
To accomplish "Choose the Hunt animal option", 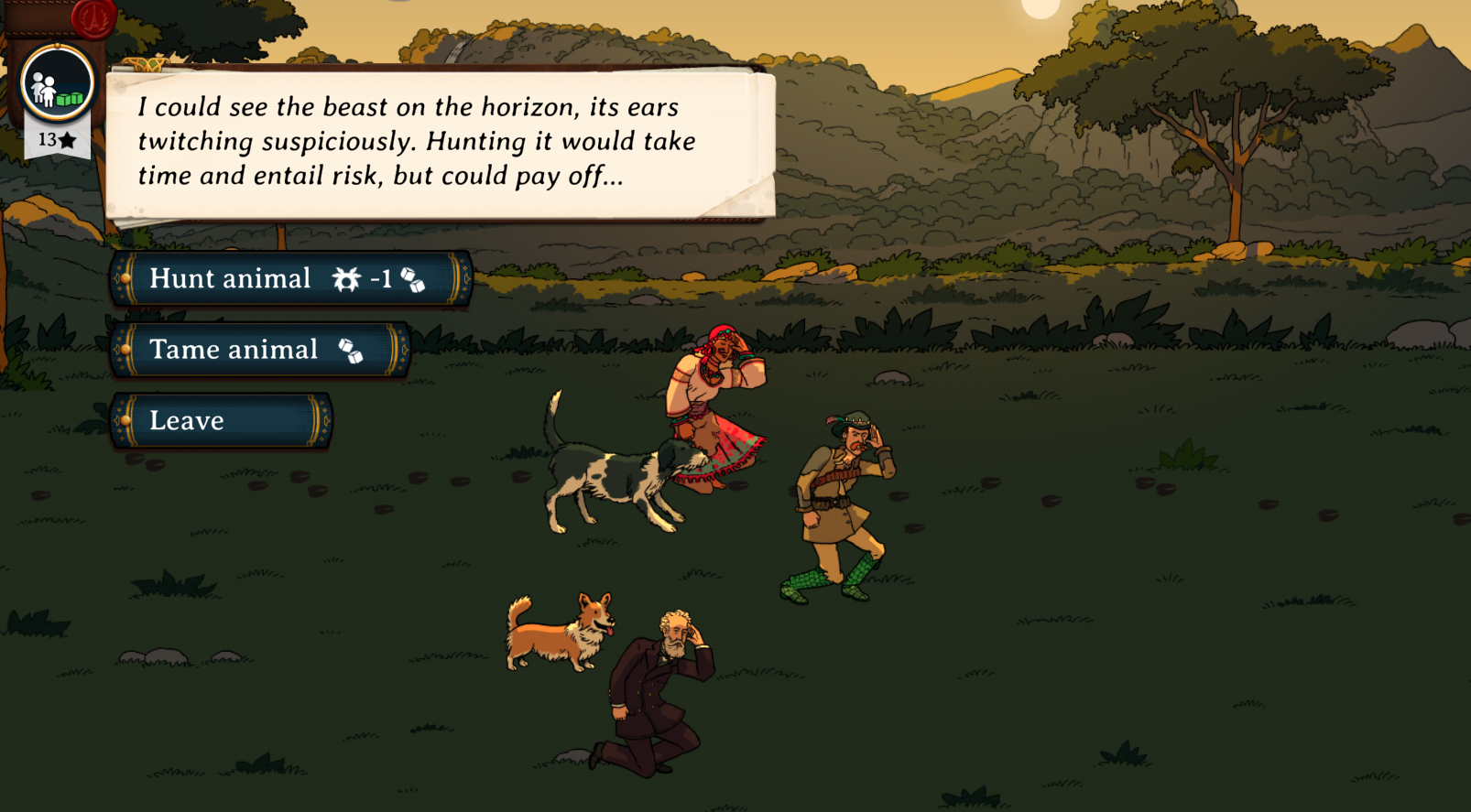I will point(289,278).
